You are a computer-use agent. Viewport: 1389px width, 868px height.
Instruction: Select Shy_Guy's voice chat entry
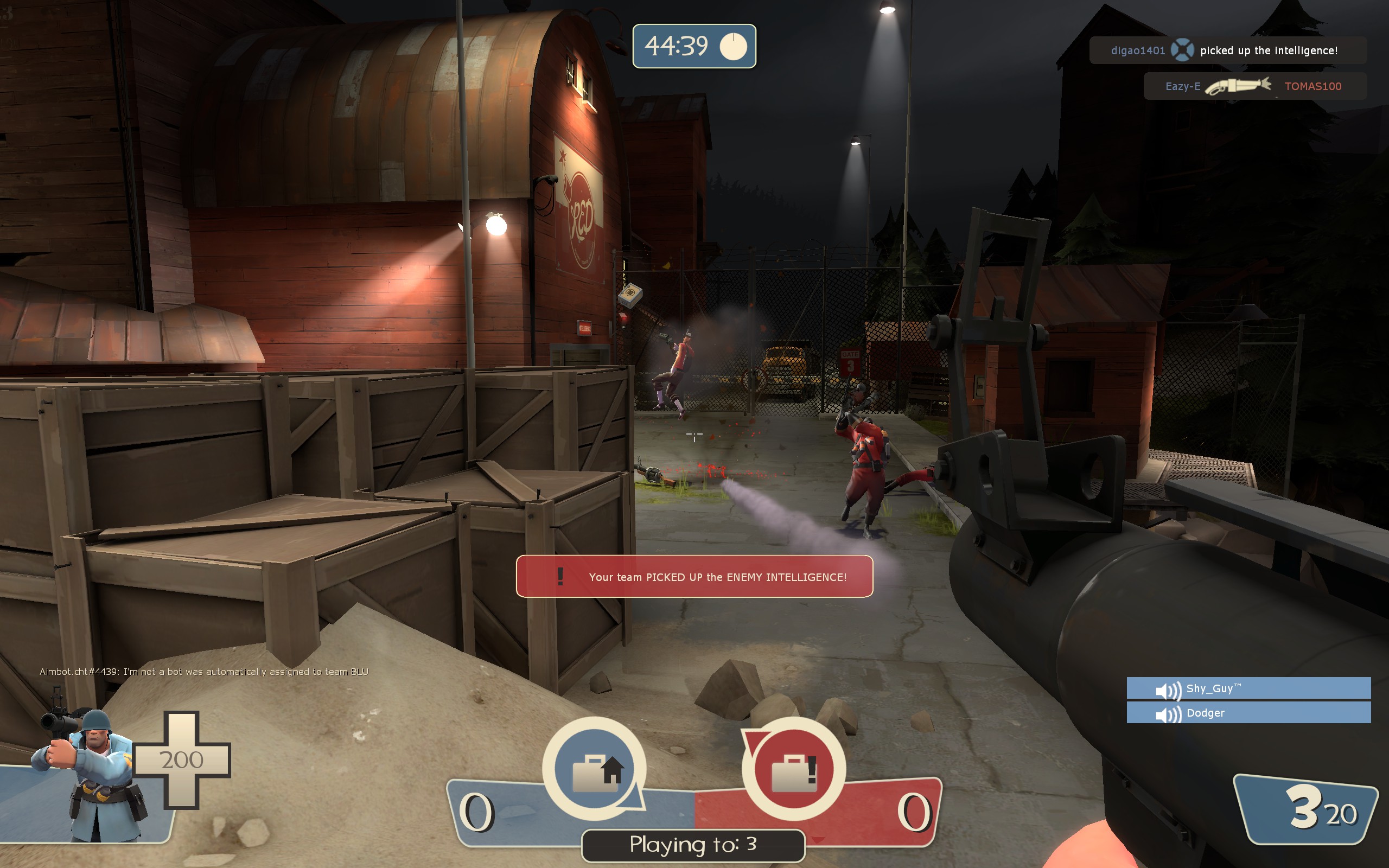click(1248, 688)
